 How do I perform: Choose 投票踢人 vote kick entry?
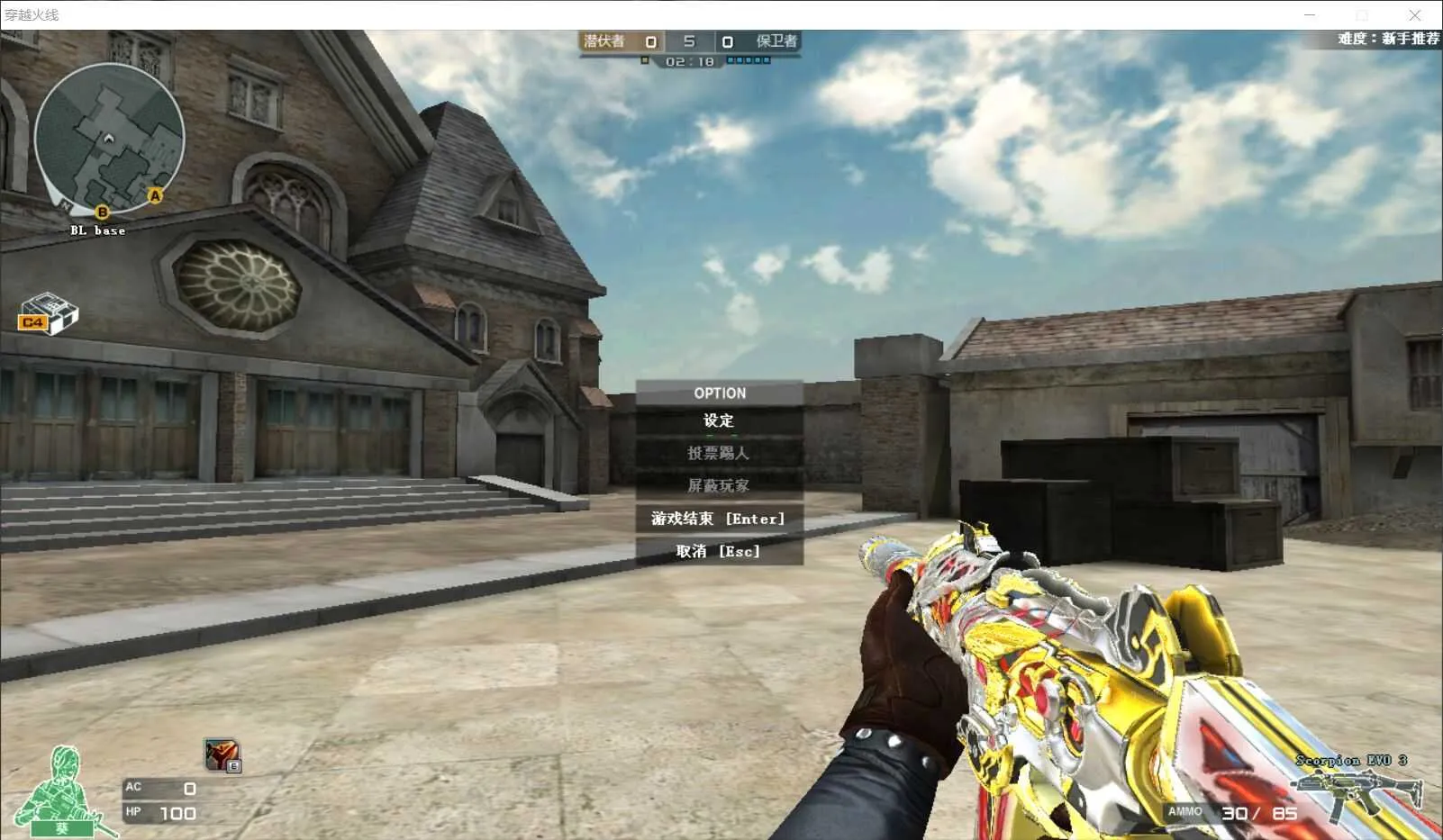tap(719, 453)
